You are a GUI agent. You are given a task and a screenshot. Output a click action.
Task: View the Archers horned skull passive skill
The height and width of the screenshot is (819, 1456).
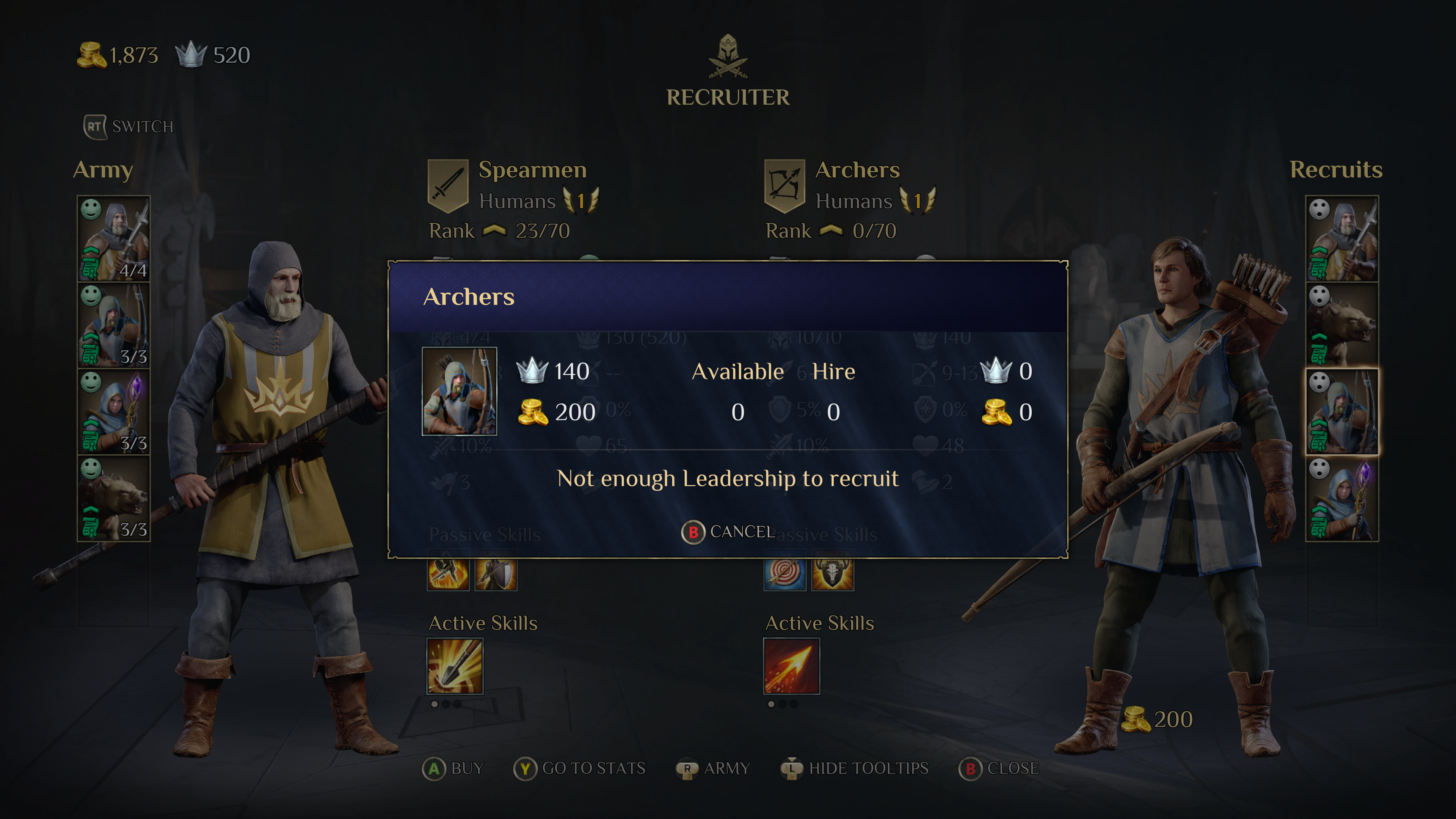coord(832,574)
